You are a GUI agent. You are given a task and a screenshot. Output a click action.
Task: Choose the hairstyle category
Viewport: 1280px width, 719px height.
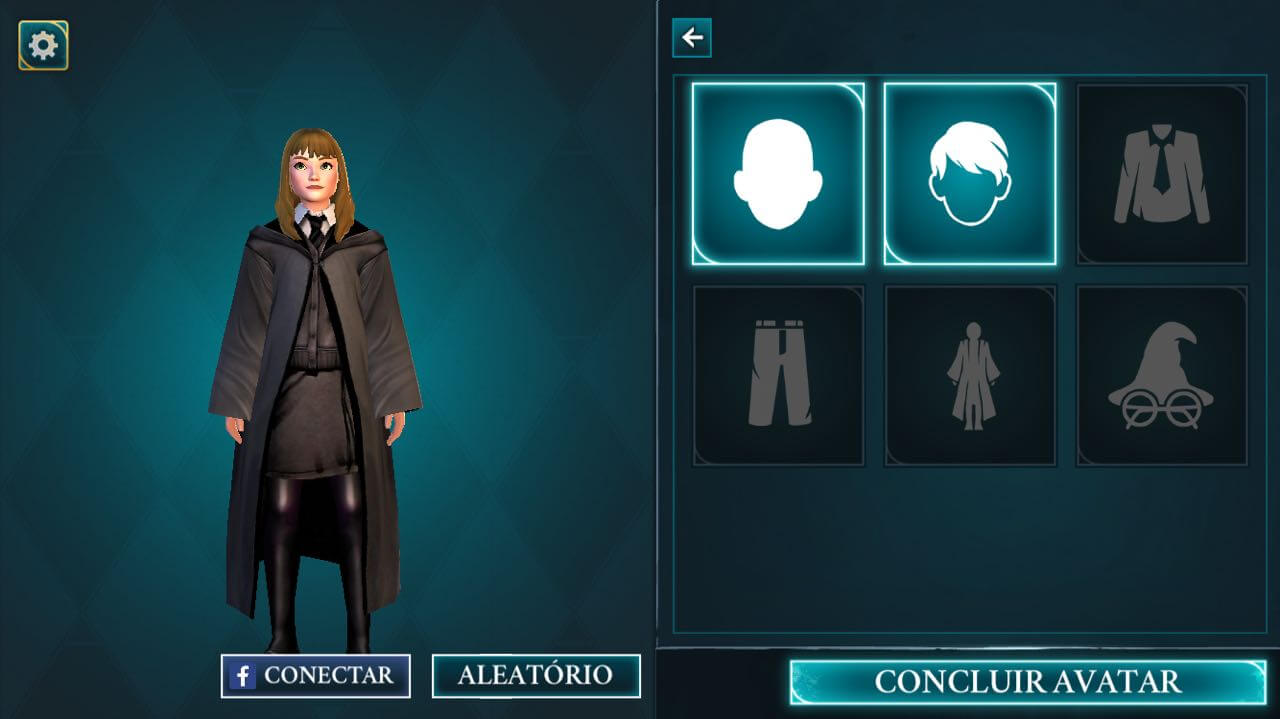970,174
